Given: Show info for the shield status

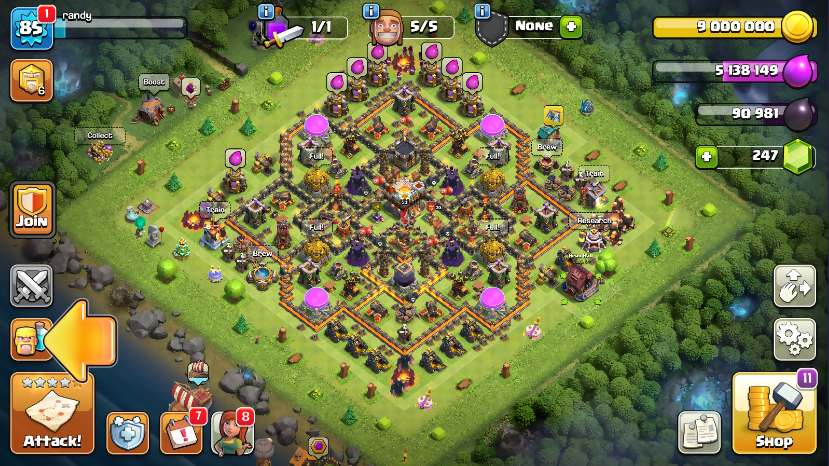Looking at the screenshot, I should 483,11.
